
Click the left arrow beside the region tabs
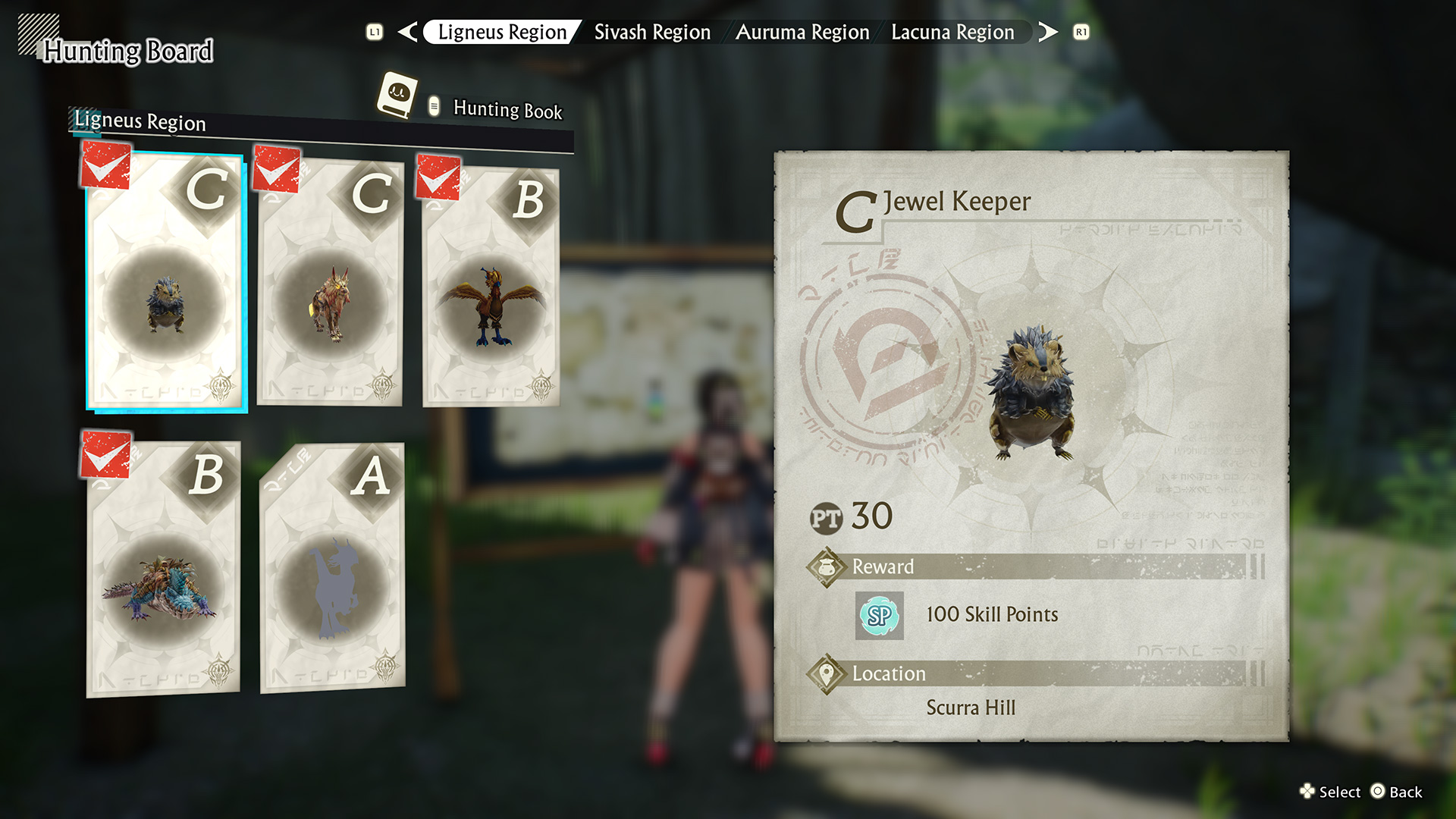pos(407,32)
